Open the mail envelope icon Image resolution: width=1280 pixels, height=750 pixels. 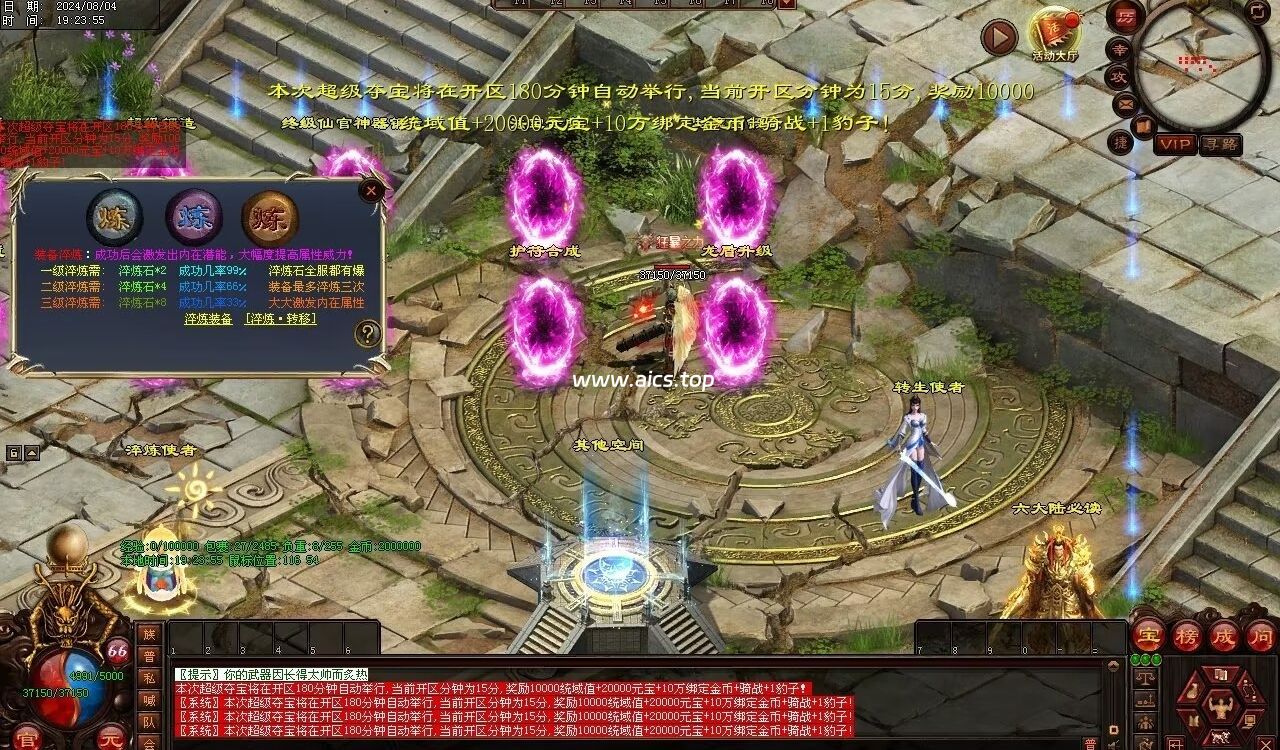point(1125,103)
